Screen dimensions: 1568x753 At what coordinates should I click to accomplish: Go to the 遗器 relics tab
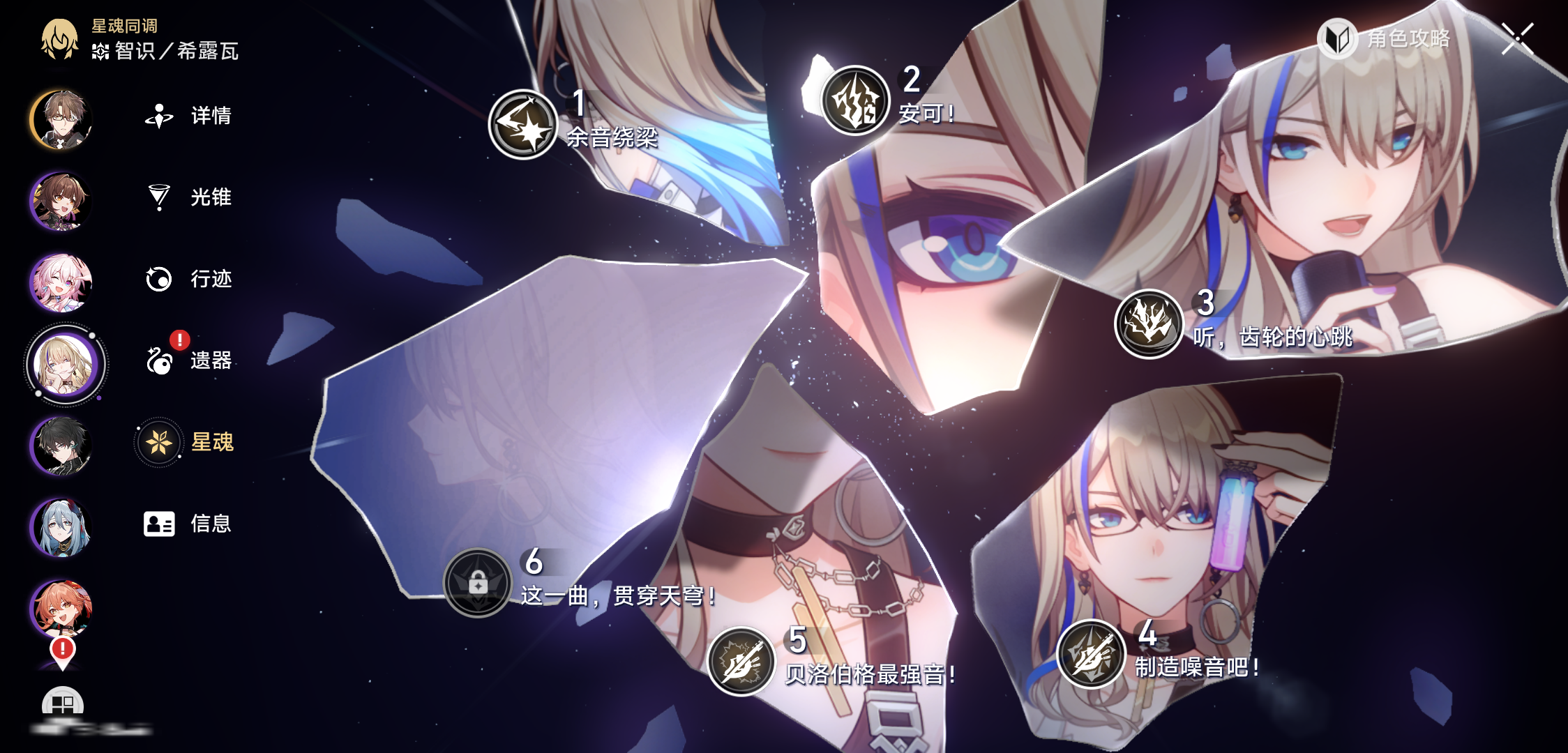click(x=188, y=360)
